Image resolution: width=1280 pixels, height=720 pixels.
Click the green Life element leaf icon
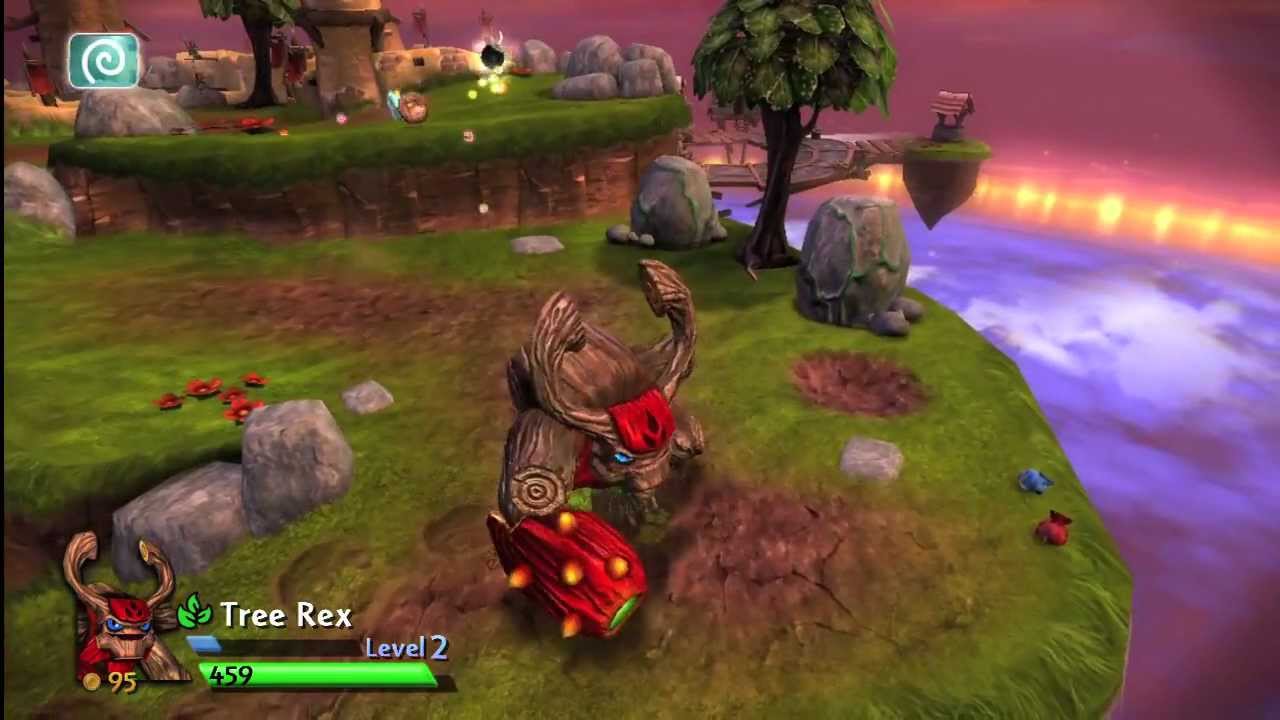coord(194,614)
